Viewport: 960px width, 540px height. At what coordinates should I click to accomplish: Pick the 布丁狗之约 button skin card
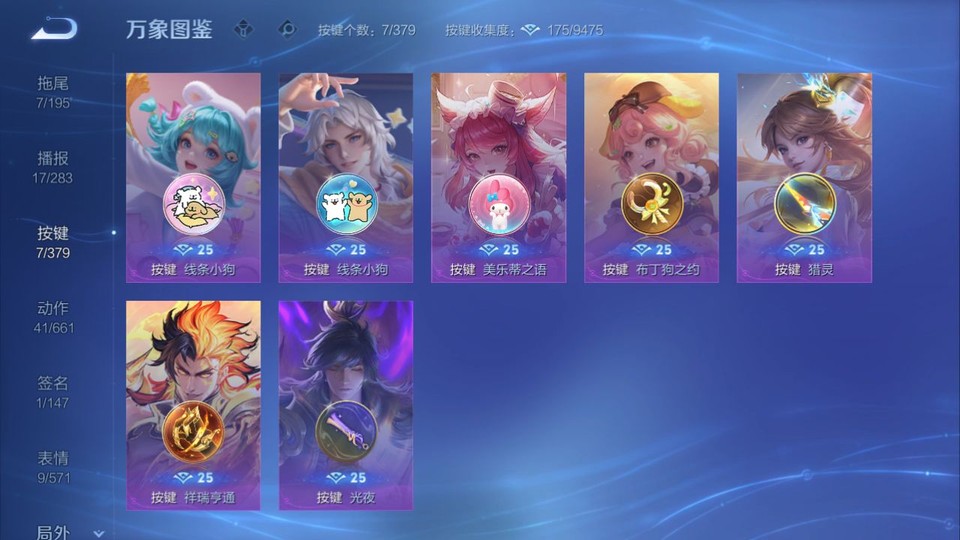tap(651, 177)
